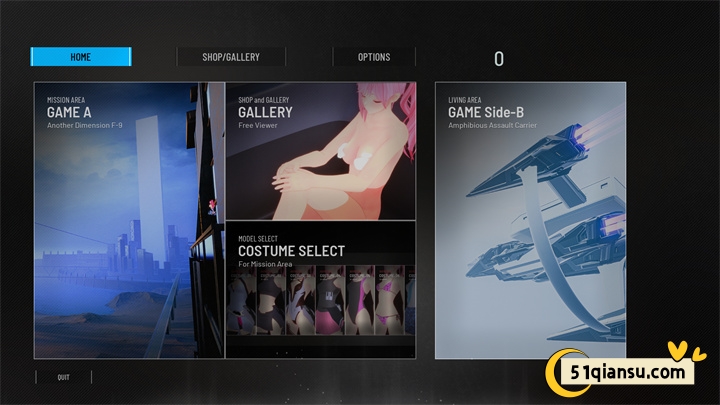Choose the COSTUME SELECT tile
The height and width of the screenshot is (405, 720).
[x=320, y=290]
